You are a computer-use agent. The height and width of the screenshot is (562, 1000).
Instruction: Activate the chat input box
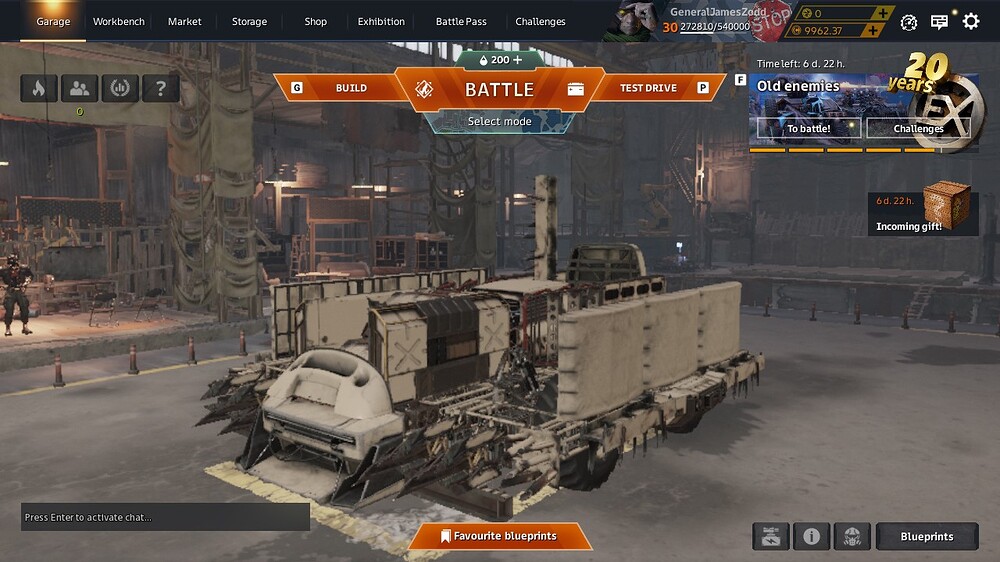tap(165, 517)
